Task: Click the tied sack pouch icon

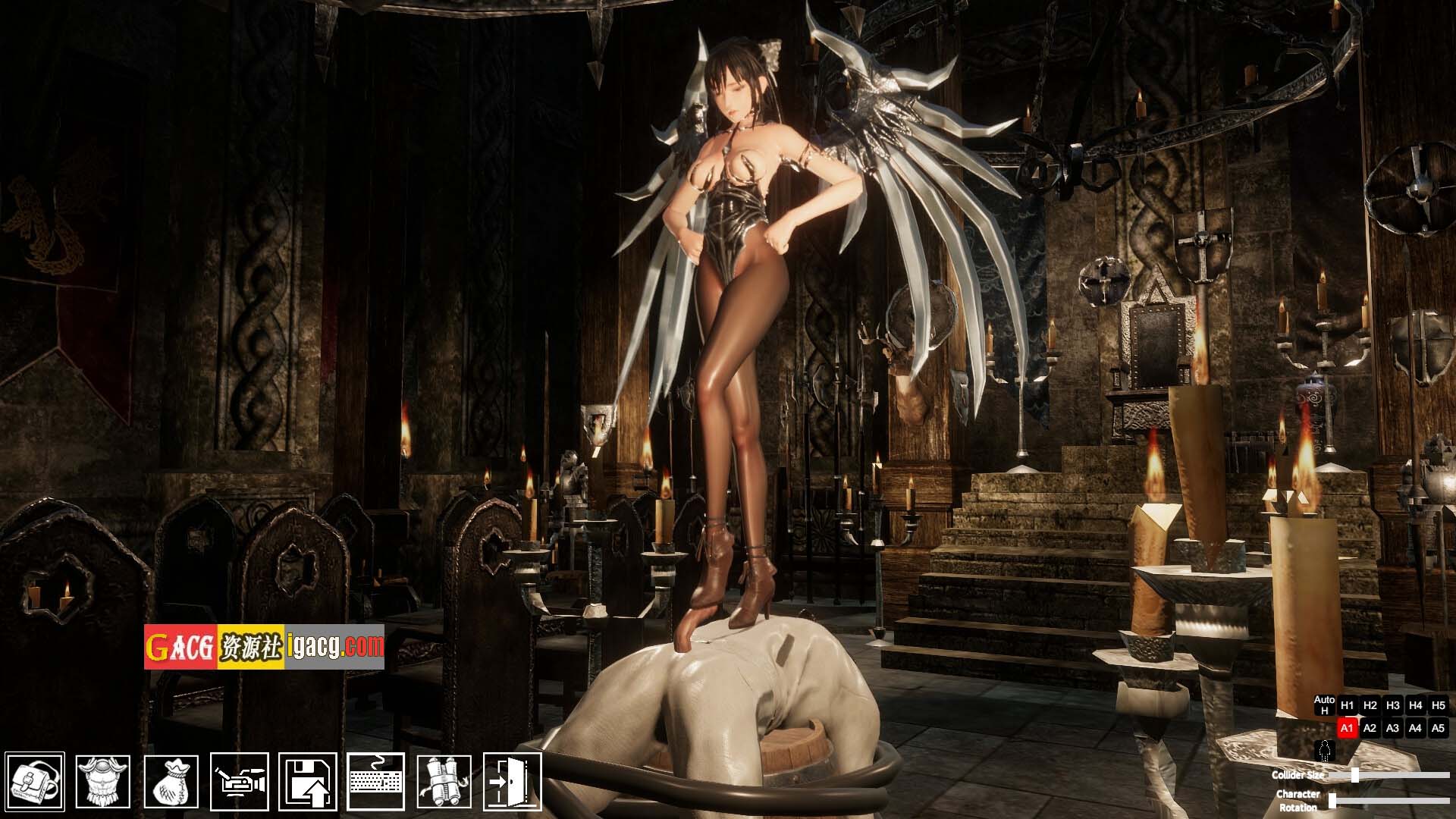Action: tap(171, 781)
